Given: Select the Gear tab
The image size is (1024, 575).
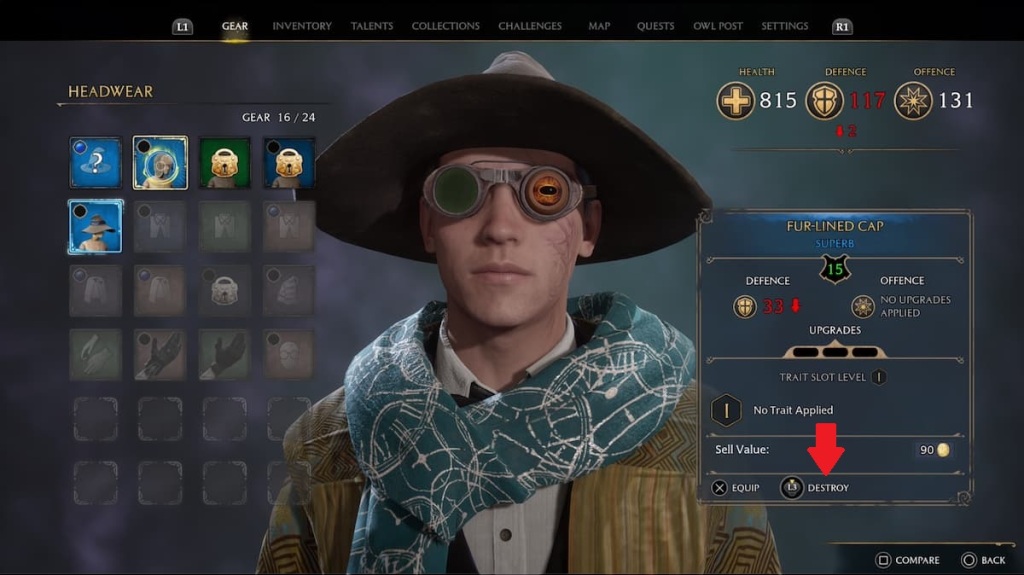Looking at the screenshot, I should pos(235,26).
